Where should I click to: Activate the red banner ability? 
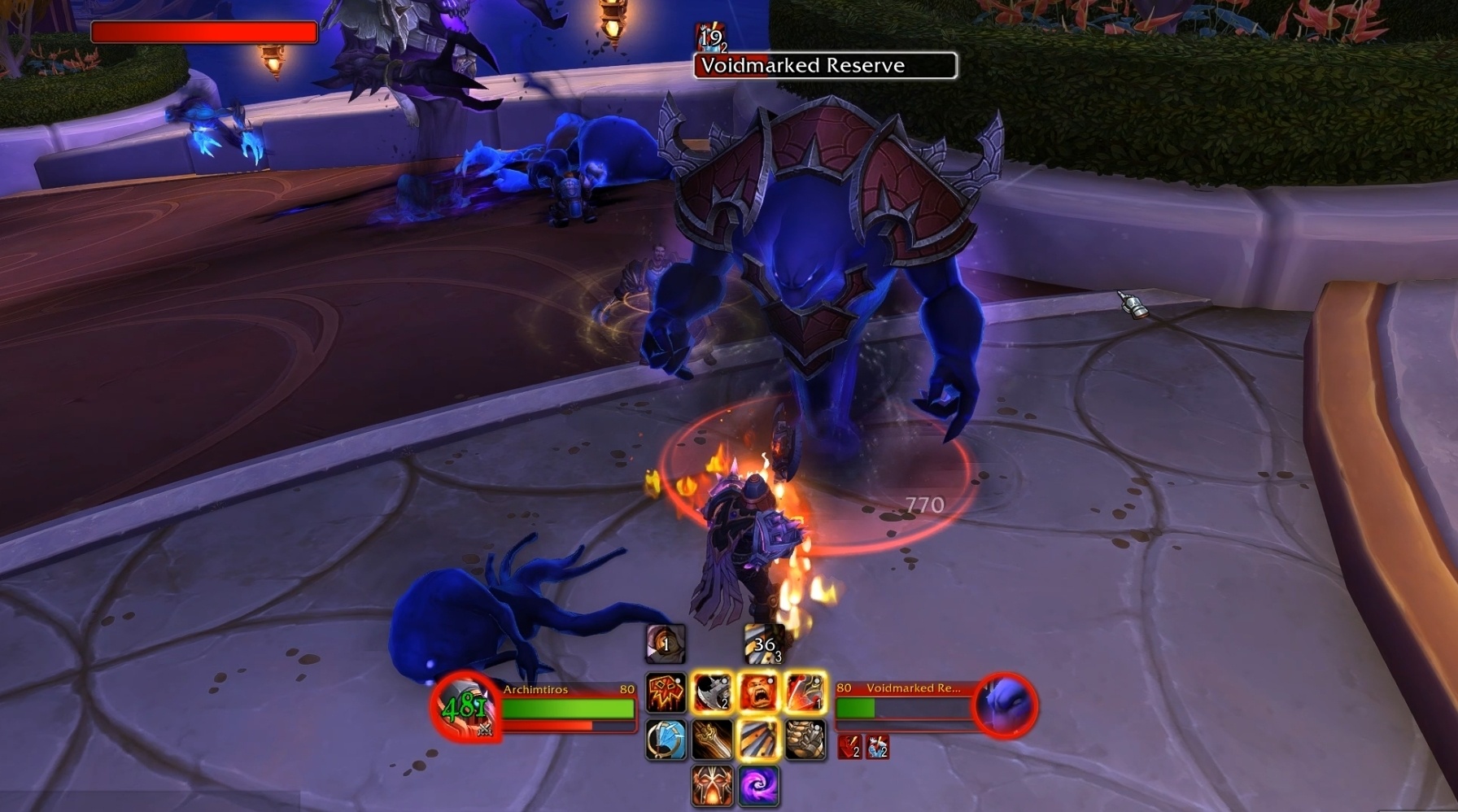point(666,693)
